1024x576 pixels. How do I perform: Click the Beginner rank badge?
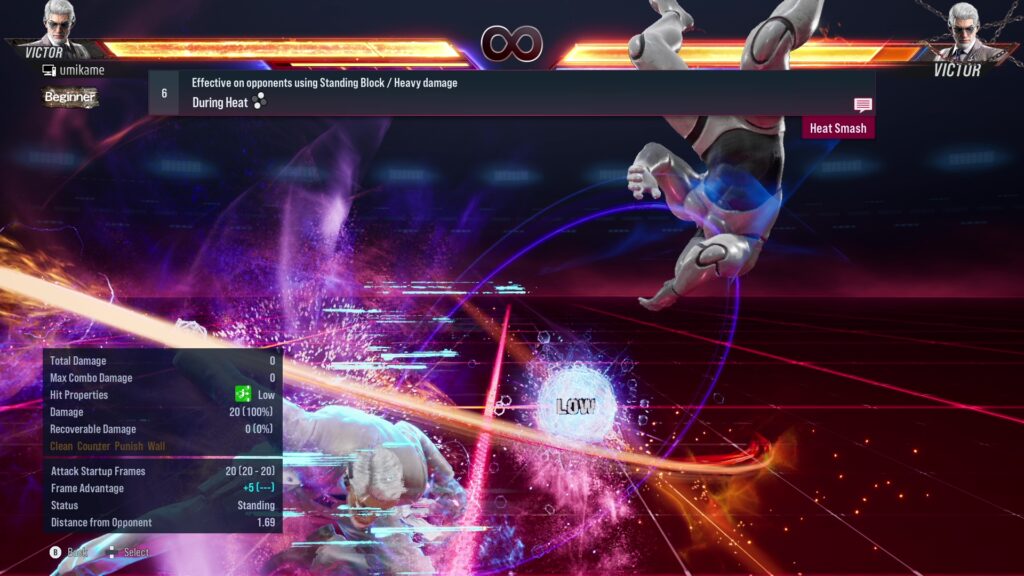(70, 97)
